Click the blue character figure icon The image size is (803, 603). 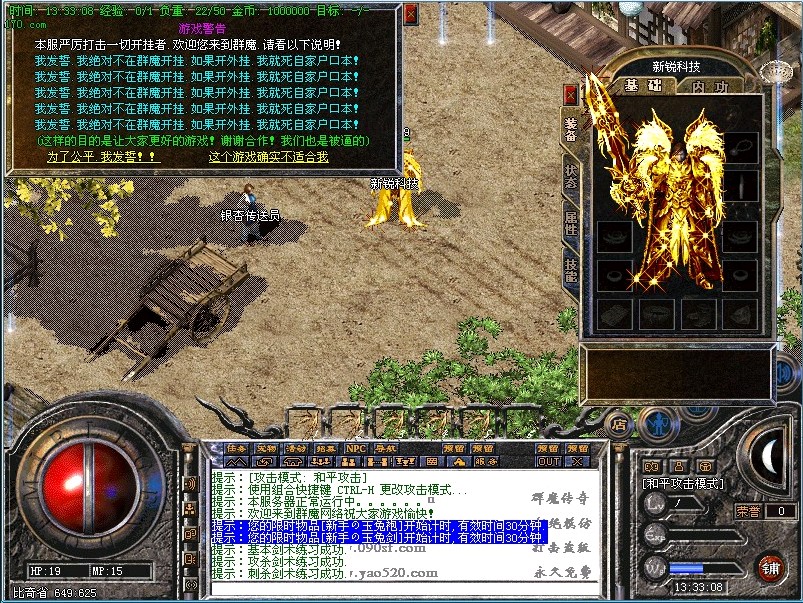click(656, 424)
